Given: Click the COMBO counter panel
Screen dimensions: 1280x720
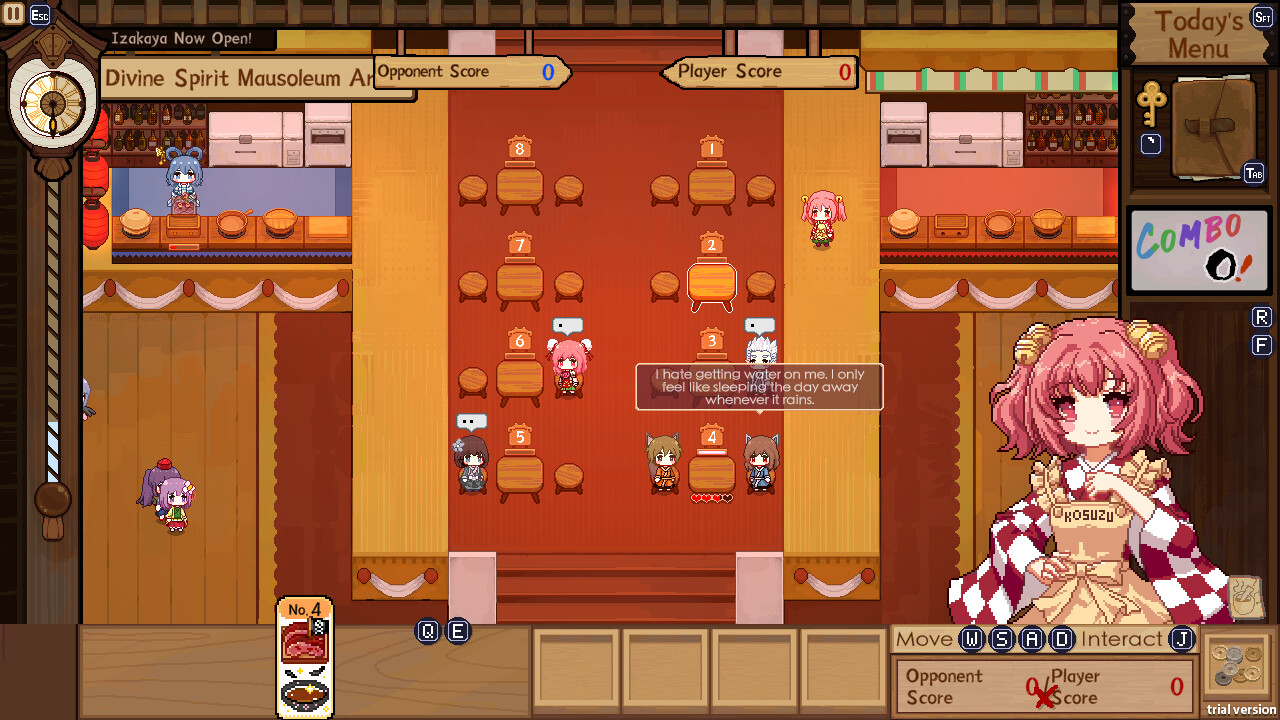Looking at the screenshot, I should click(x=1198, y=250).
